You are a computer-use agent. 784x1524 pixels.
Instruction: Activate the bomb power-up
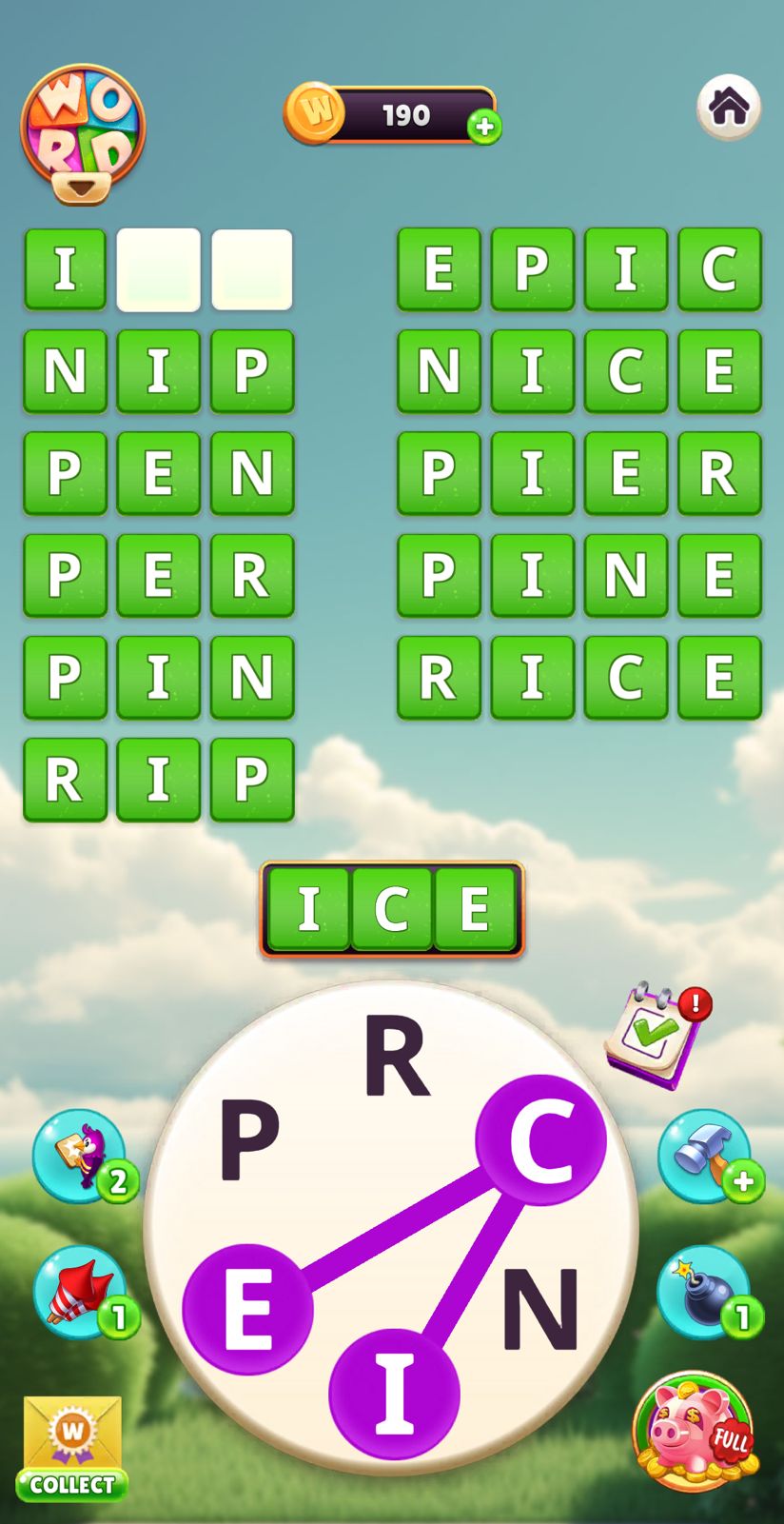tap(704, 1292)
